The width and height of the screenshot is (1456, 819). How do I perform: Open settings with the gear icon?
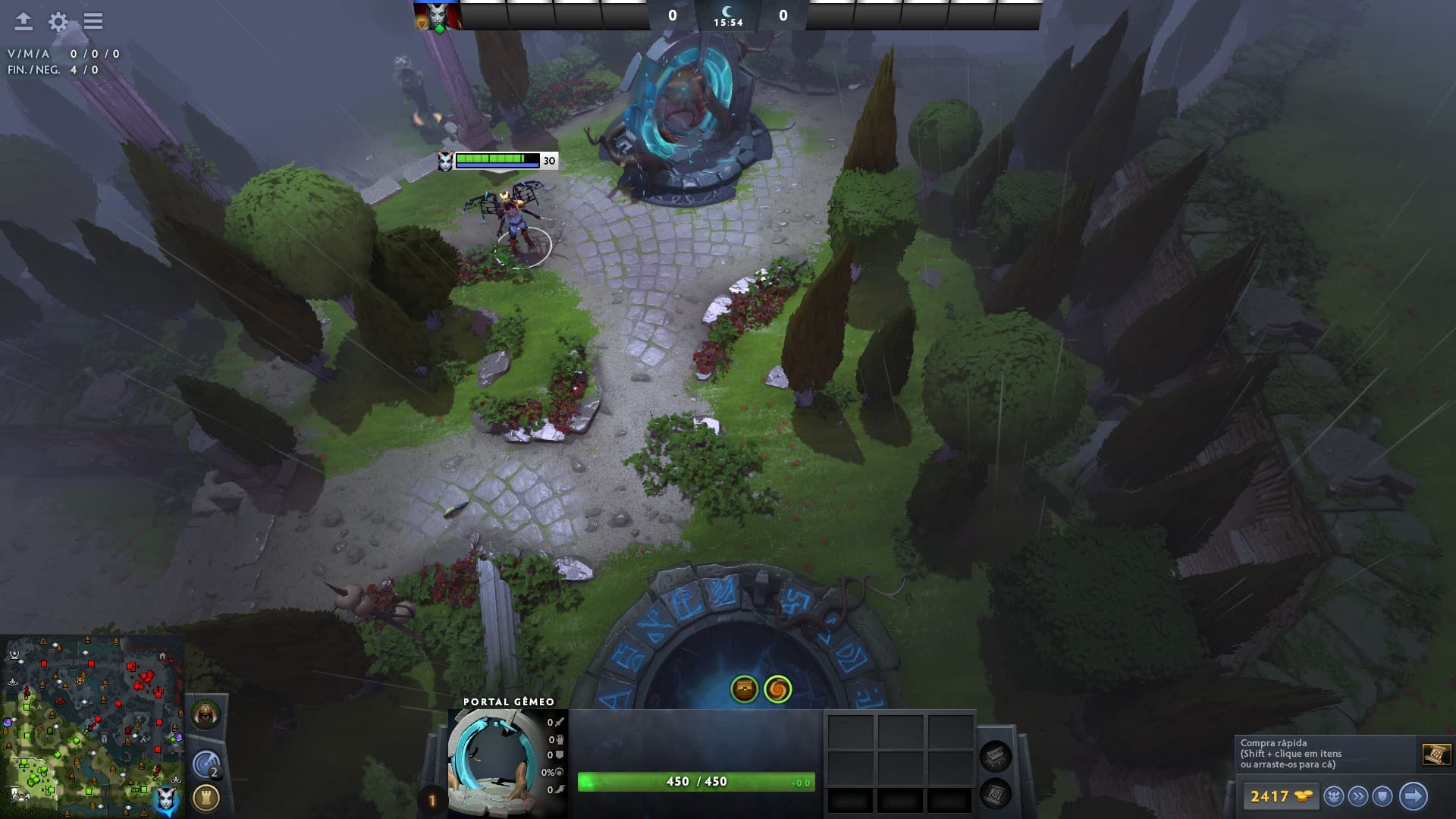(58, 21)
